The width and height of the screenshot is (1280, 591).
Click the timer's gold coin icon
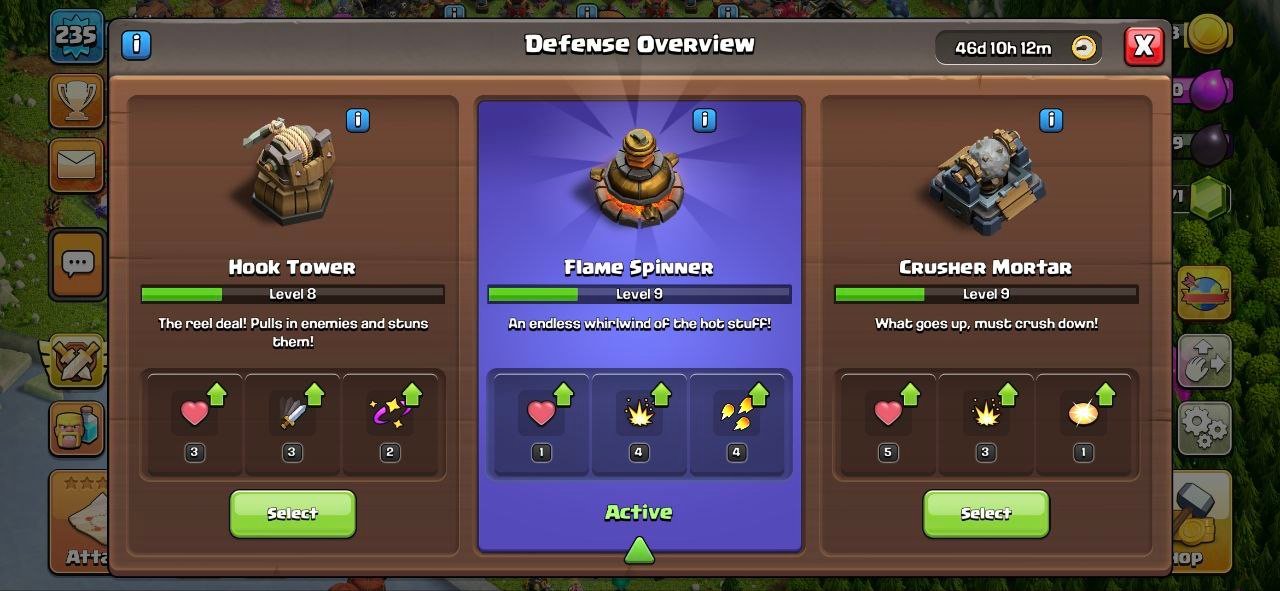click(x=1083, y=48)
